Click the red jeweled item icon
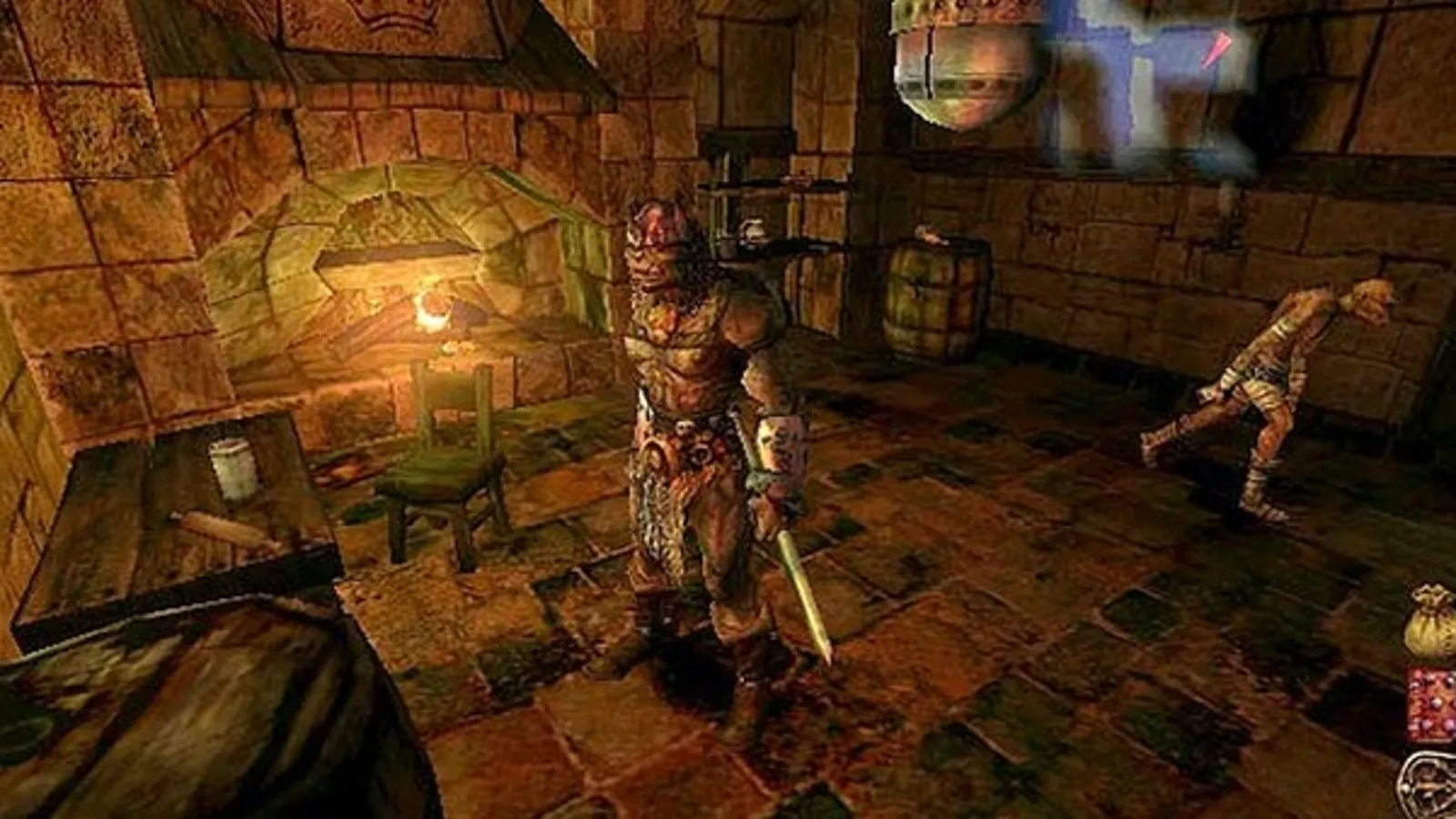The height and width of the screenshot is (819, 1456). [1432, 707]
